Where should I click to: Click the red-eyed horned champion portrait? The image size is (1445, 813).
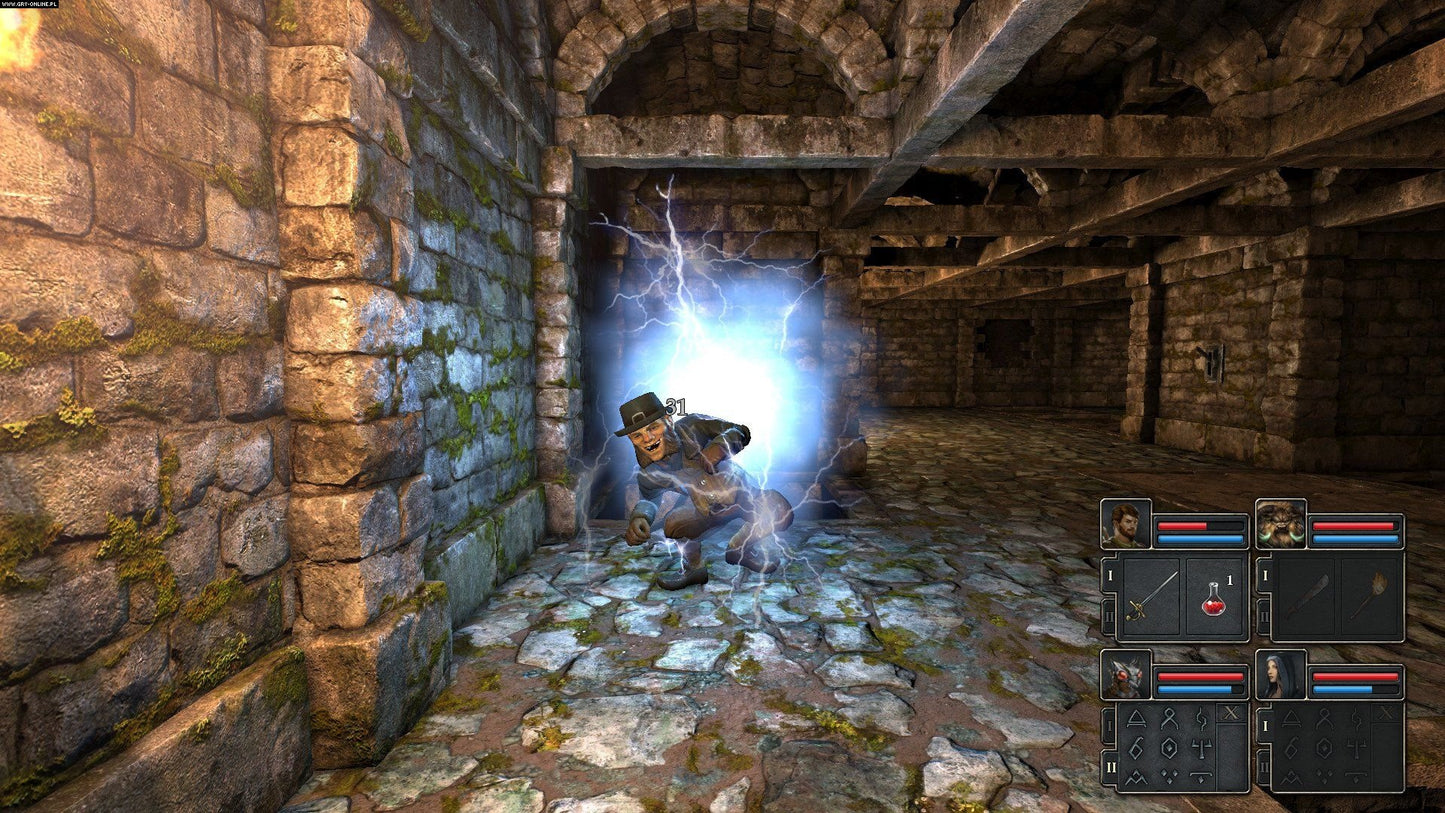click(x=1126, y=675)
